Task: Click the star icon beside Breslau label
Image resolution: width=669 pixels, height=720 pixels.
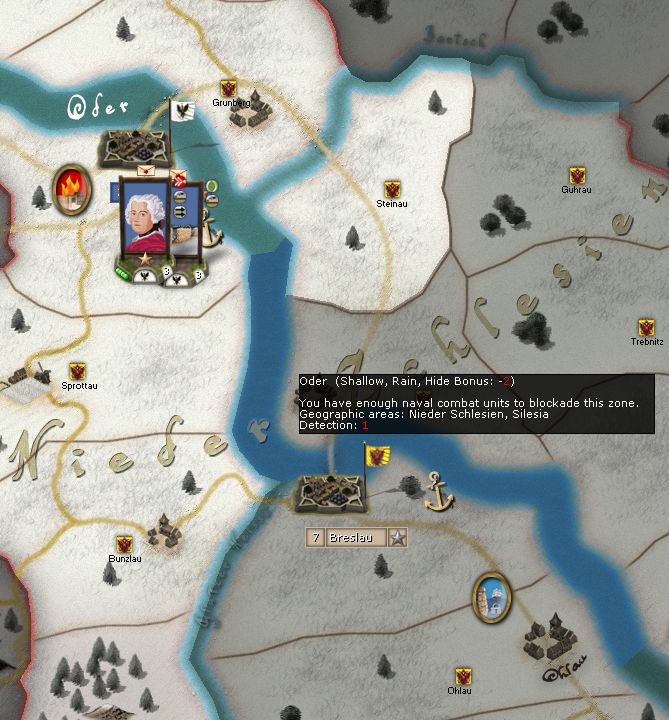Action: coord(398,538)
